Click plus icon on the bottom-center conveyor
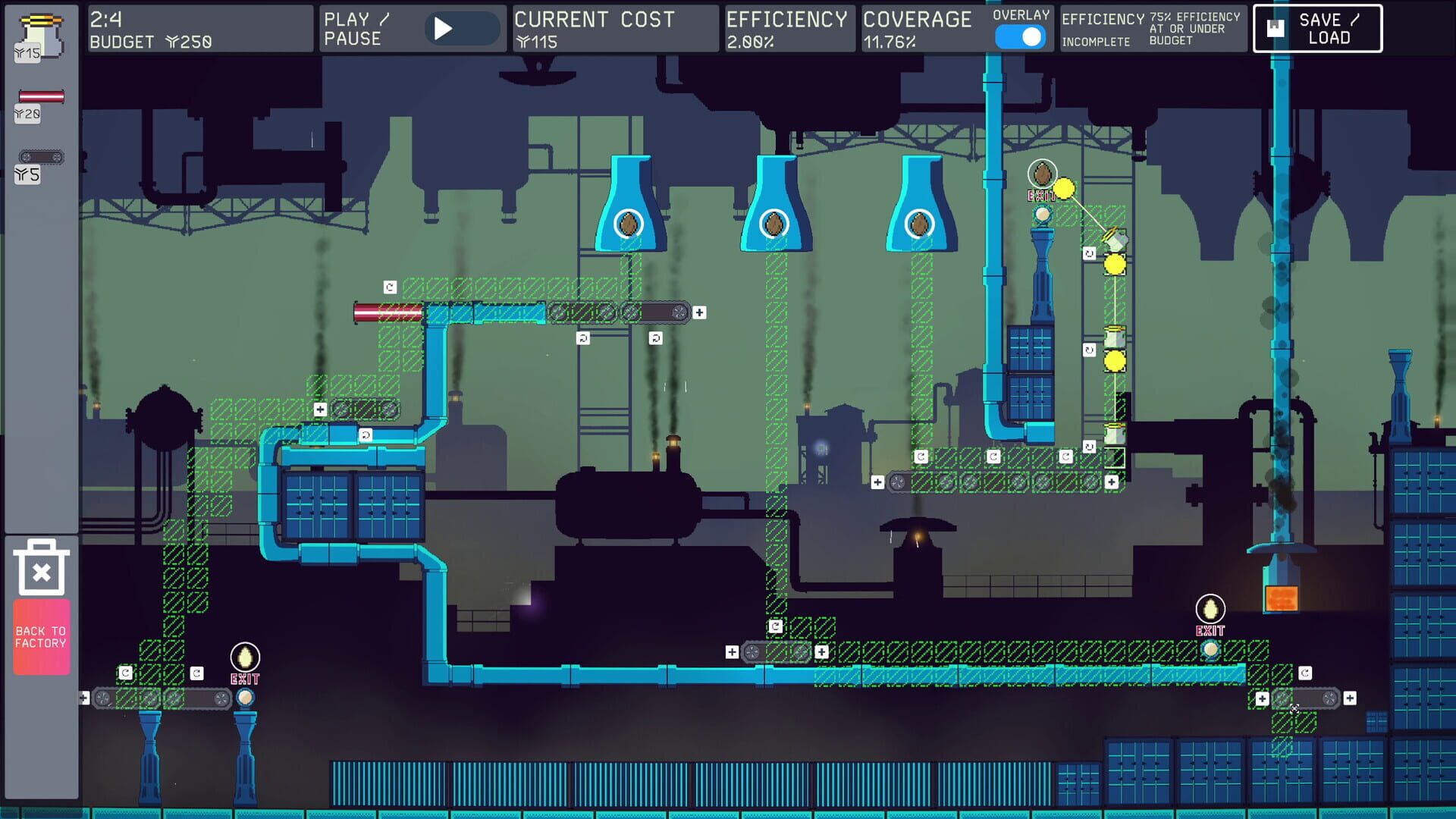 pyautogui.click(x=731, y=651)
